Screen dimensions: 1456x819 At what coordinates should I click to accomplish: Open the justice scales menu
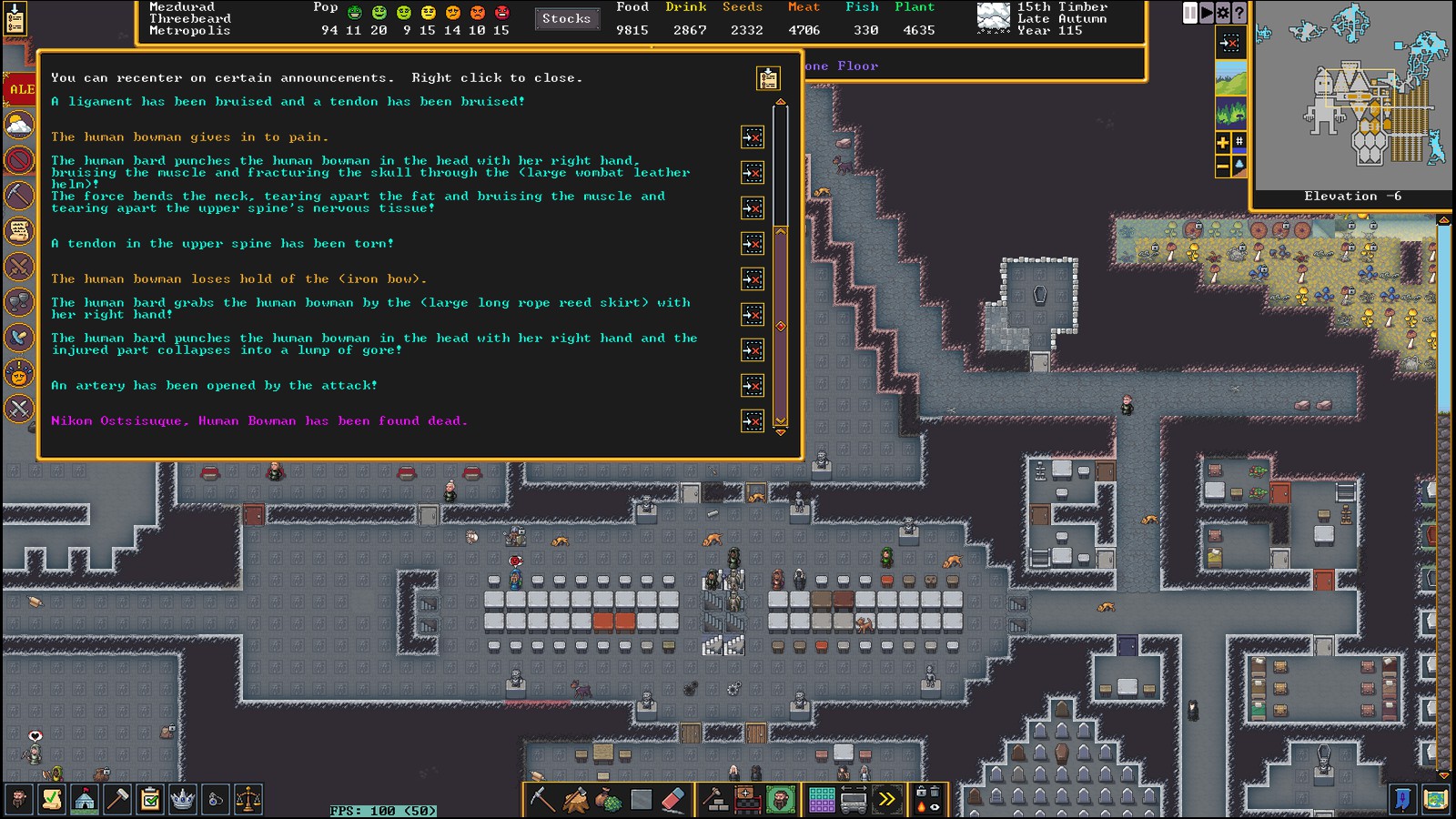tap(248, 800)
